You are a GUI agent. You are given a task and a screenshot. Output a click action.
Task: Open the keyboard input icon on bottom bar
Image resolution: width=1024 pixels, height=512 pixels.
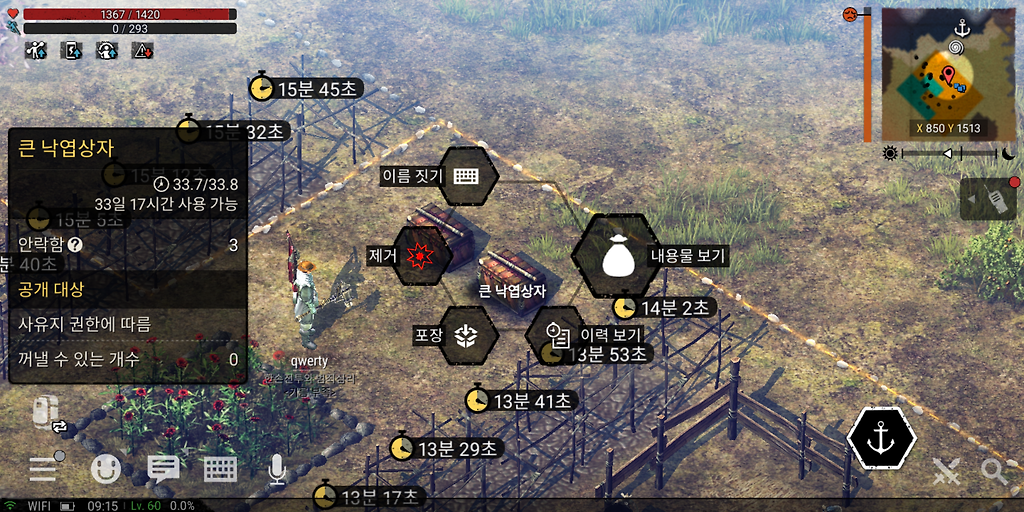click(220, 468)
